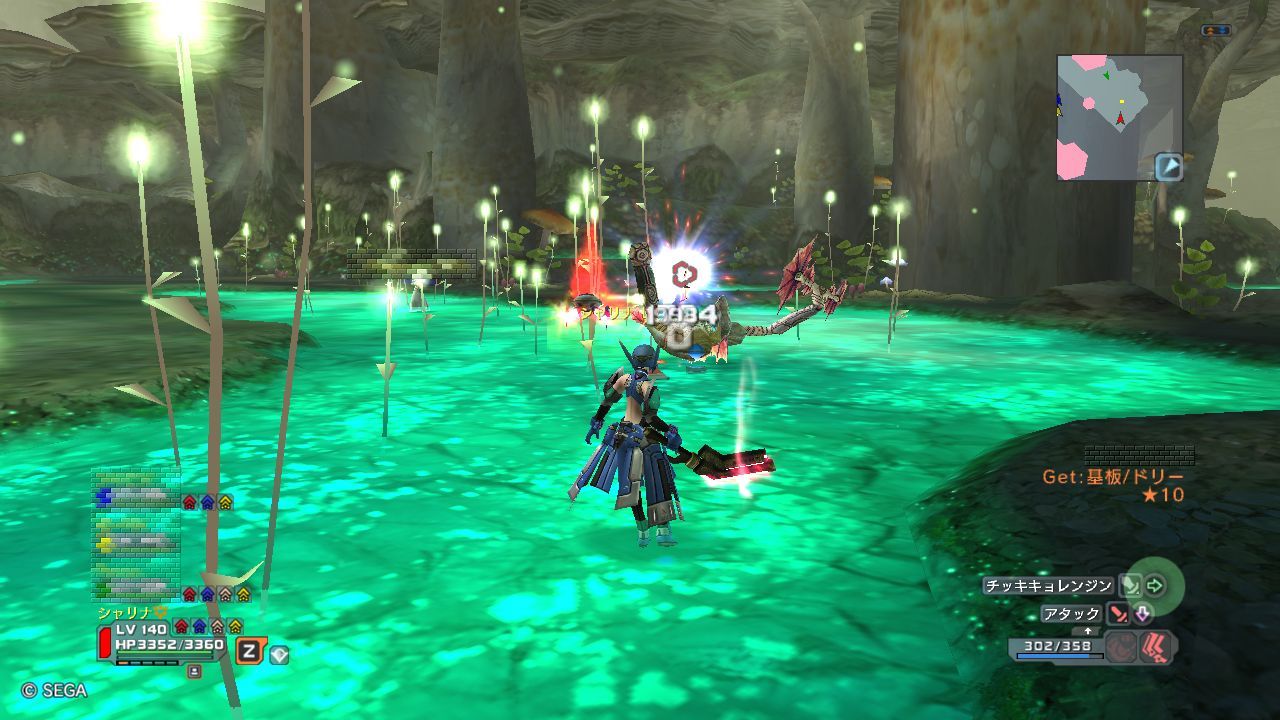Click the compass arrow button on minimap
Viewport: 1280px width, 720px height.
pos(1168,167)
